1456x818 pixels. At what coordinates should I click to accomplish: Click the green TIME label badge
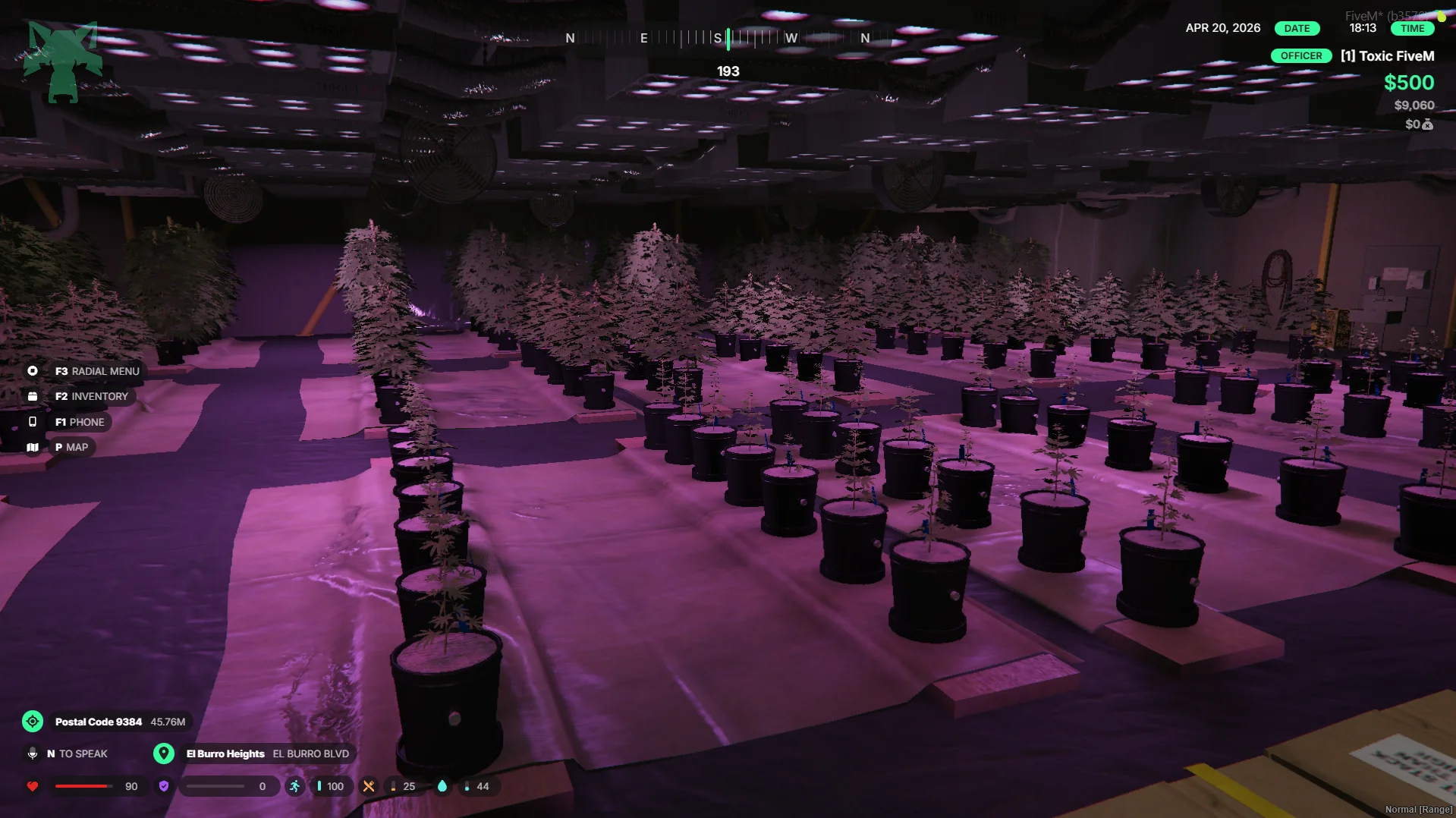click(1412, 29)
